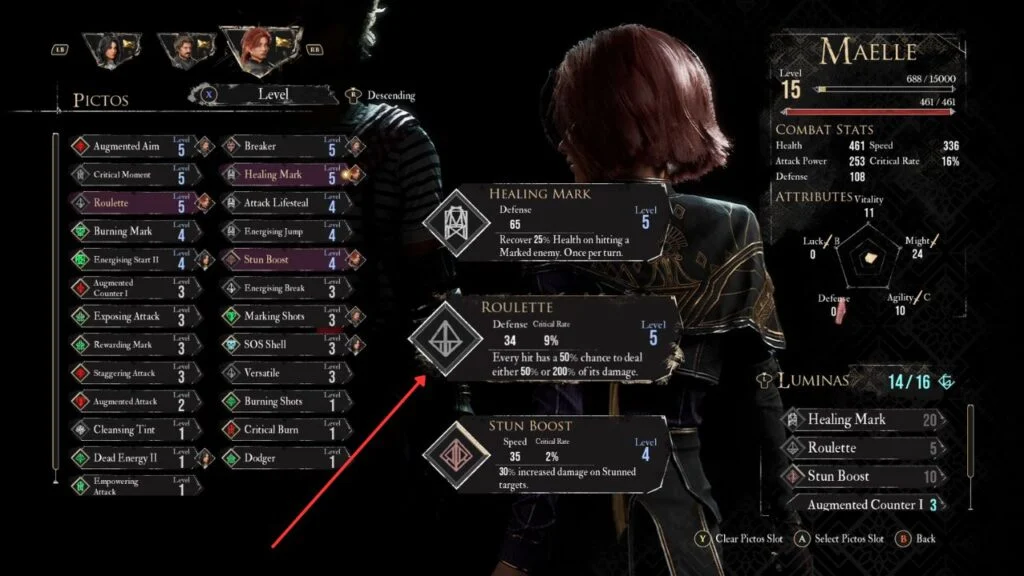Viewport: 1024px width, 576px height.
Task: Select the Cleansing Tint picto
Action: click(x=127, y=430)
